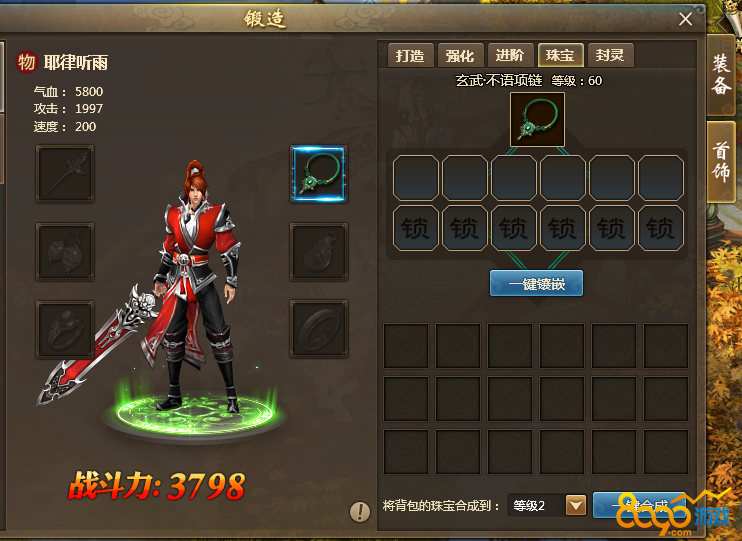This screenshot has height=541, width=742.
Task: Open the 强化 enhancement tab
Action: click(x=460, y=56)
